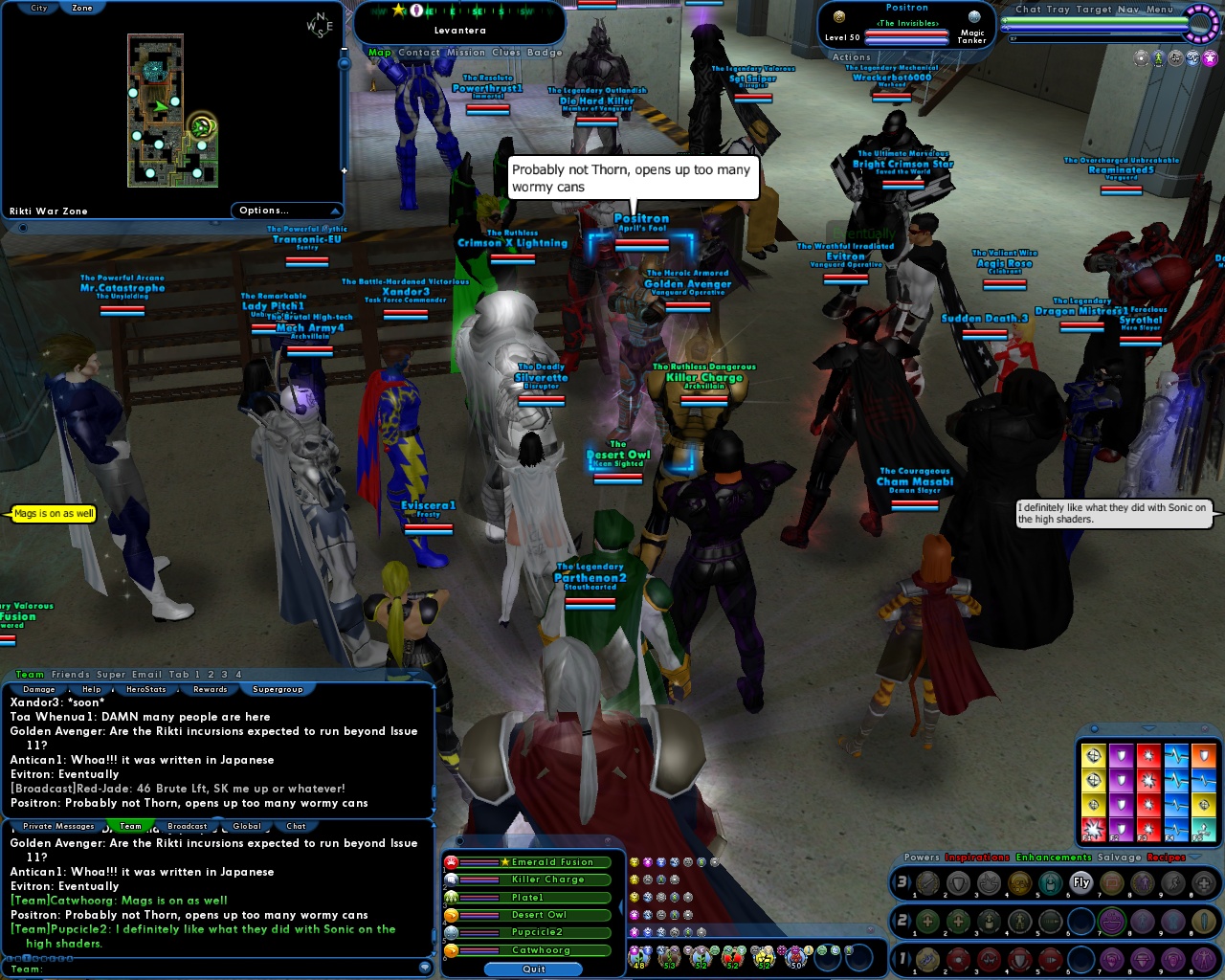Toggle the Fly travel power on

pos(1080,882)
